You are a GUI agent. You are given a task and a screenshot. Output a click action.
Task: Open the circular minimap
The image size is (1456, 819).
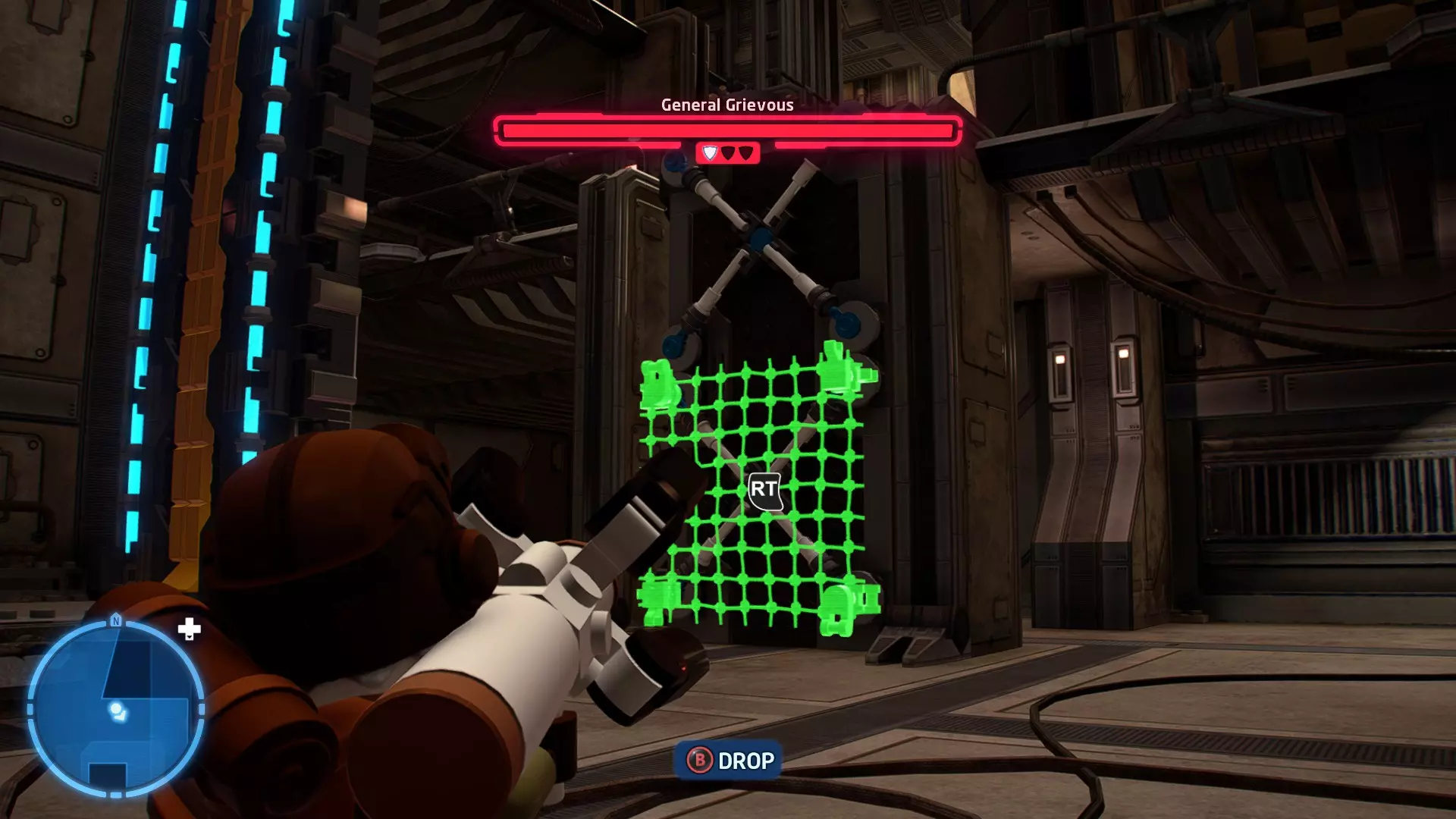[115, 709]
